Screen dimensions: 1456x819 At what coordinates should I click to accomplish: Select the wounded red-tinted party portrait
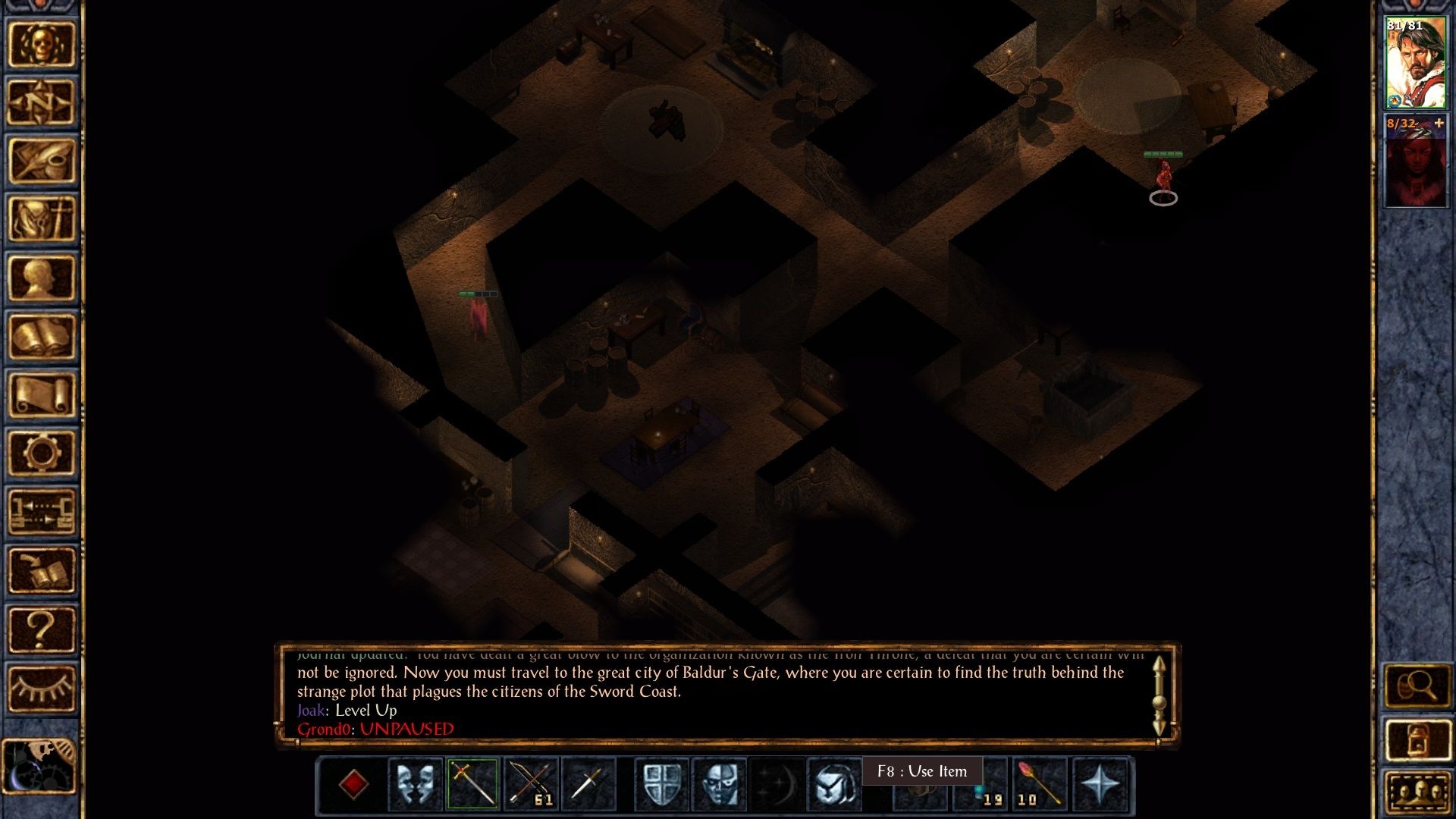tap(1415, 161)
